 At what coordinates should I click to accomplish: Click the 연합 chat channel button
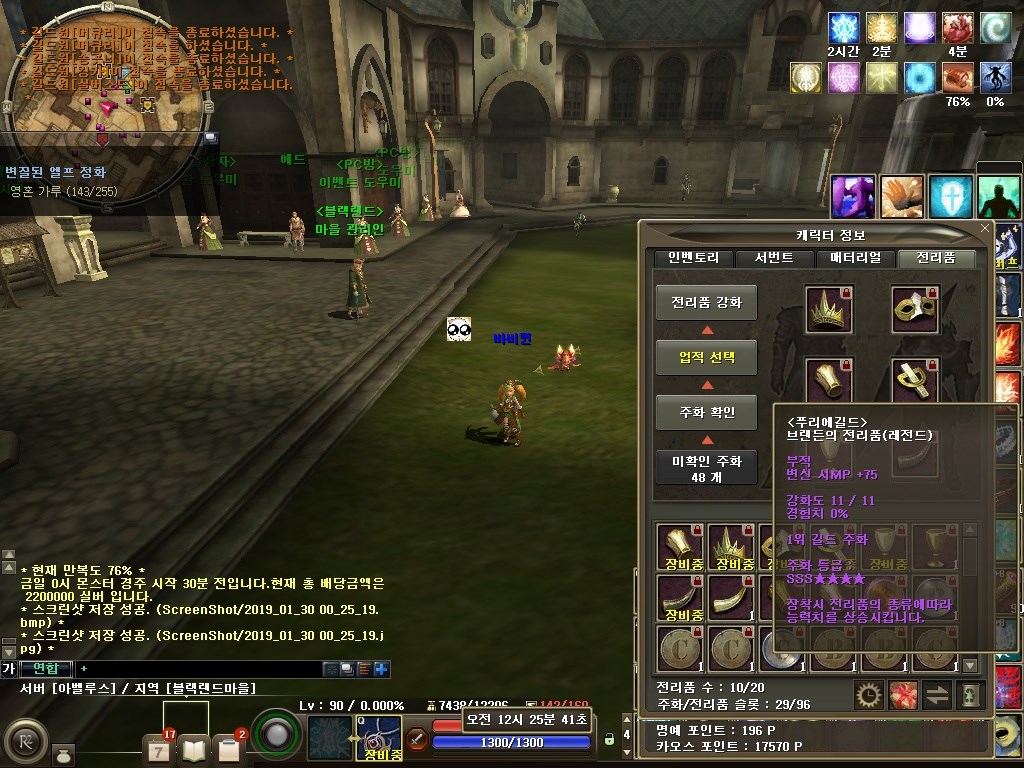click(46, 668)
